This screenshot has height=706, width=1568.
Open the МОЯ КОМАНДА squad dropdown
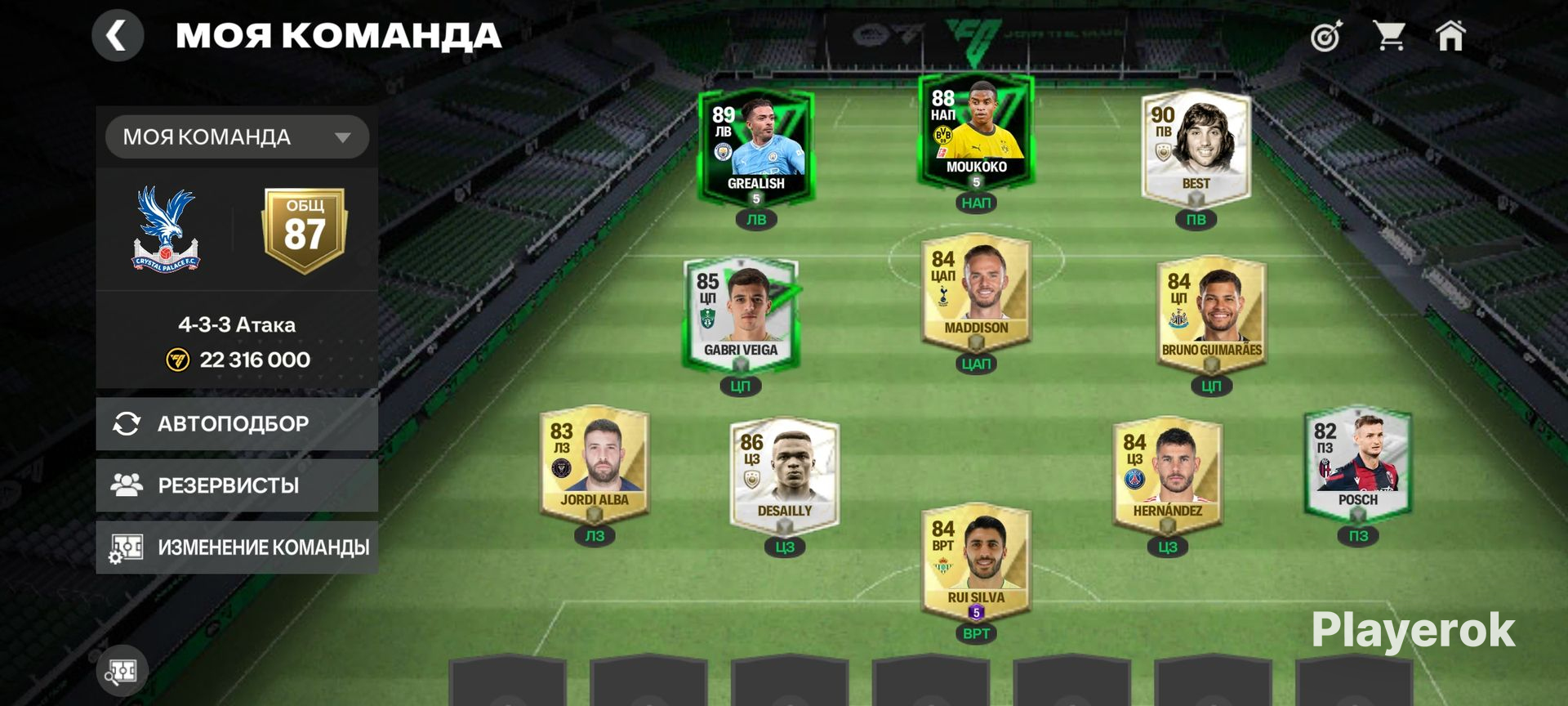[237, 136]
